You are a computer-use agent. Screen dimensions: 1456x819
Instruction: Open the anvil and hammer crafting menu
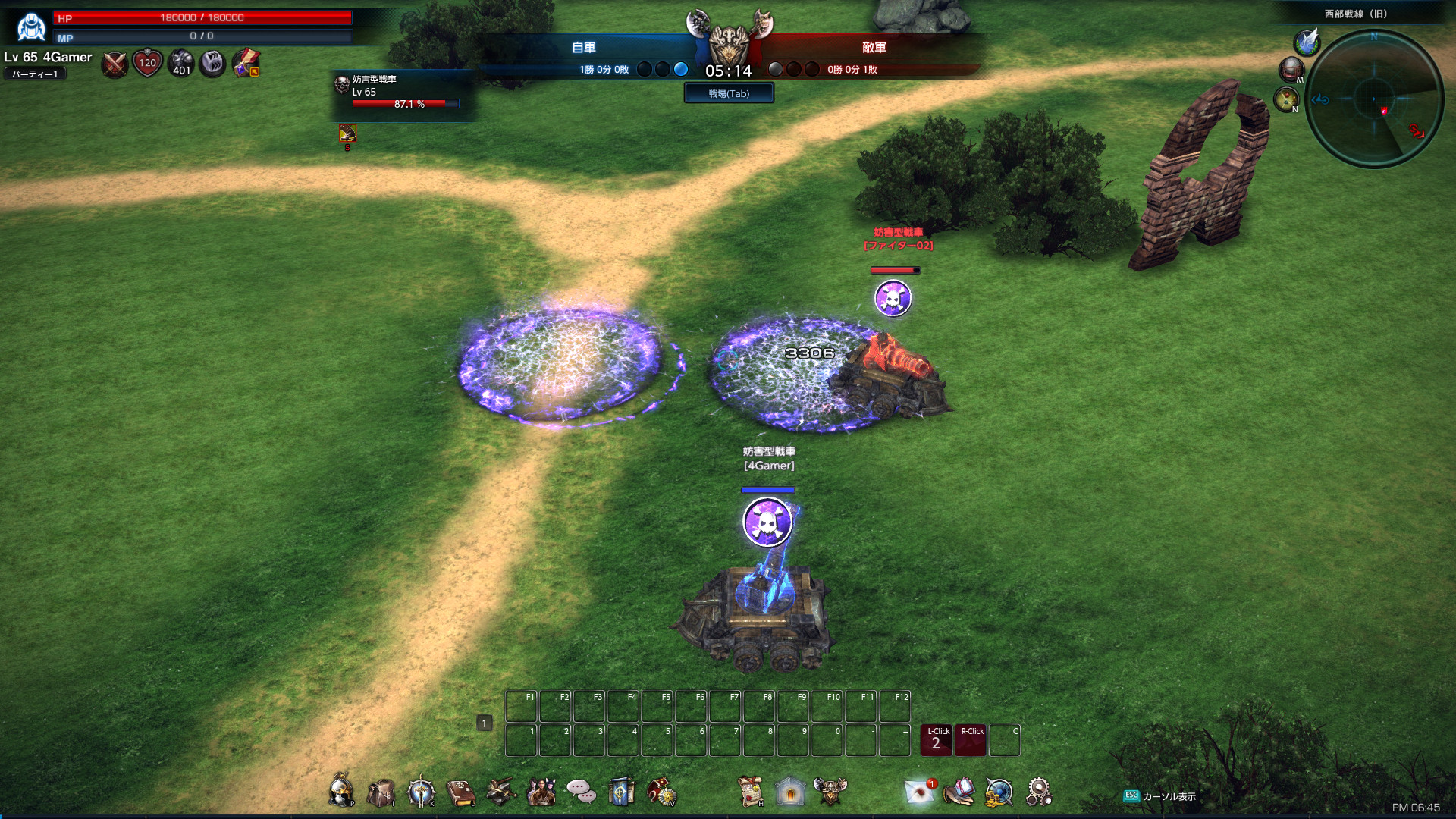(500, 792)
